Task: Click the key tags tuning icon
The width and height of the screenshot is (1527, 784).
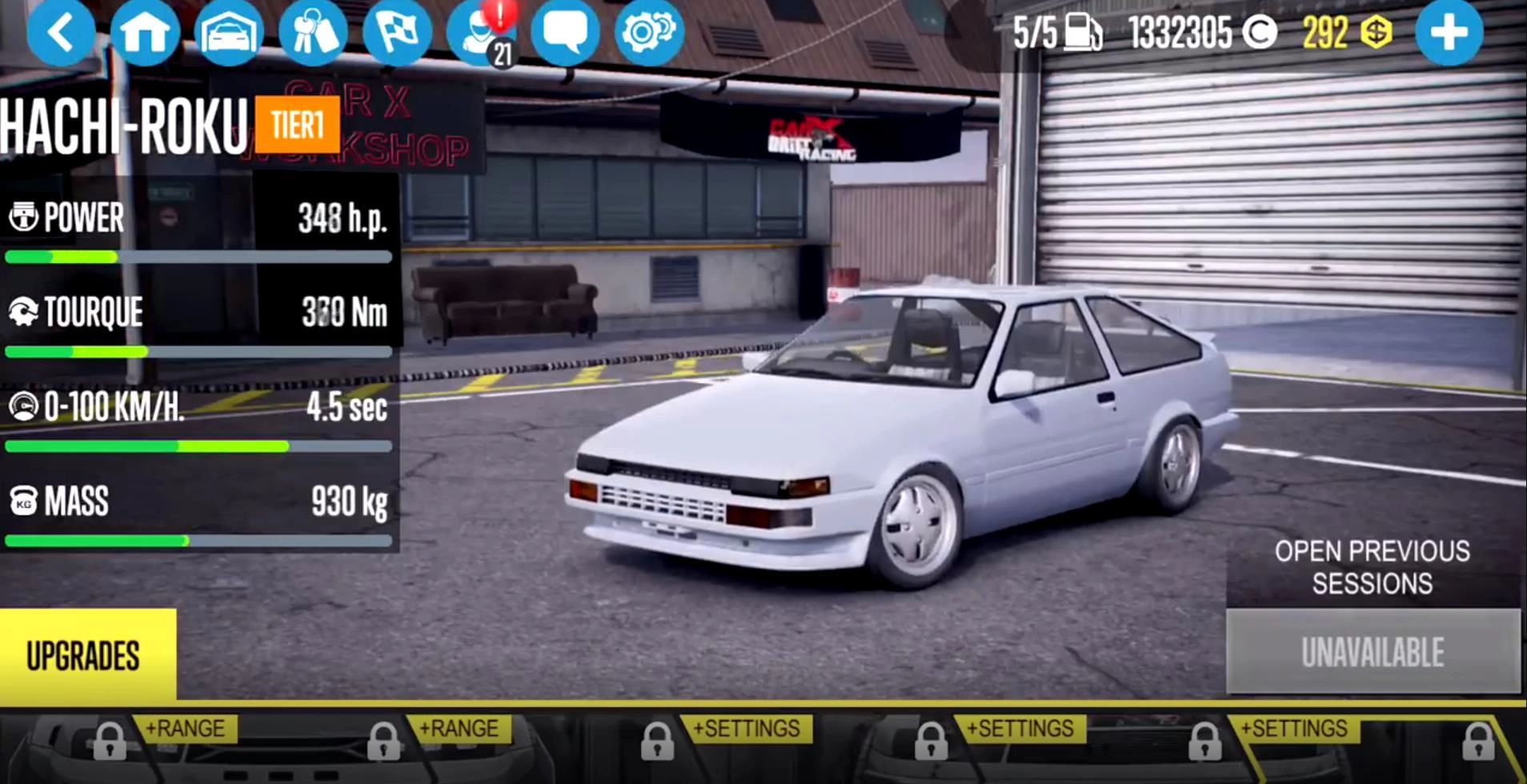Action: [315, 32]
